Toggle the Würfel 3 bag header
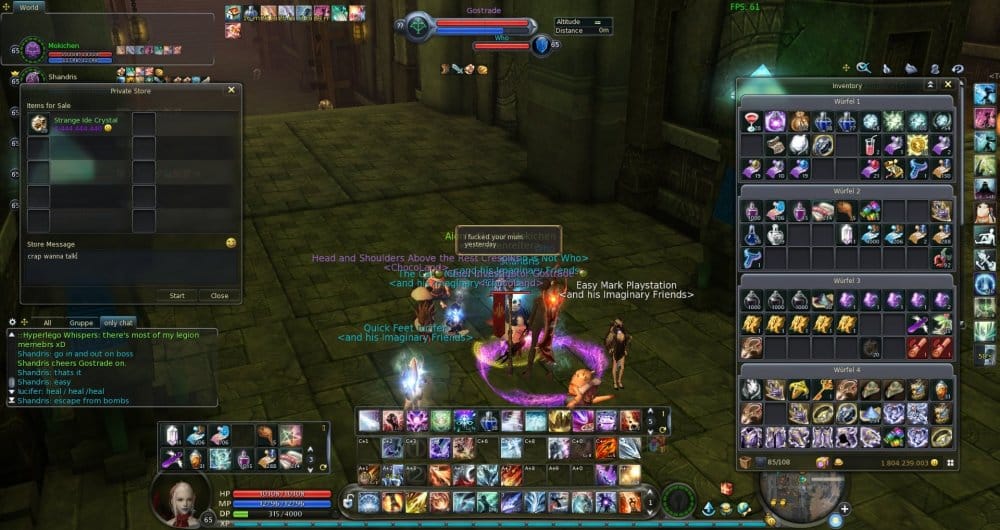Viewport: 1000px width, 530px height. coord(847,281)
